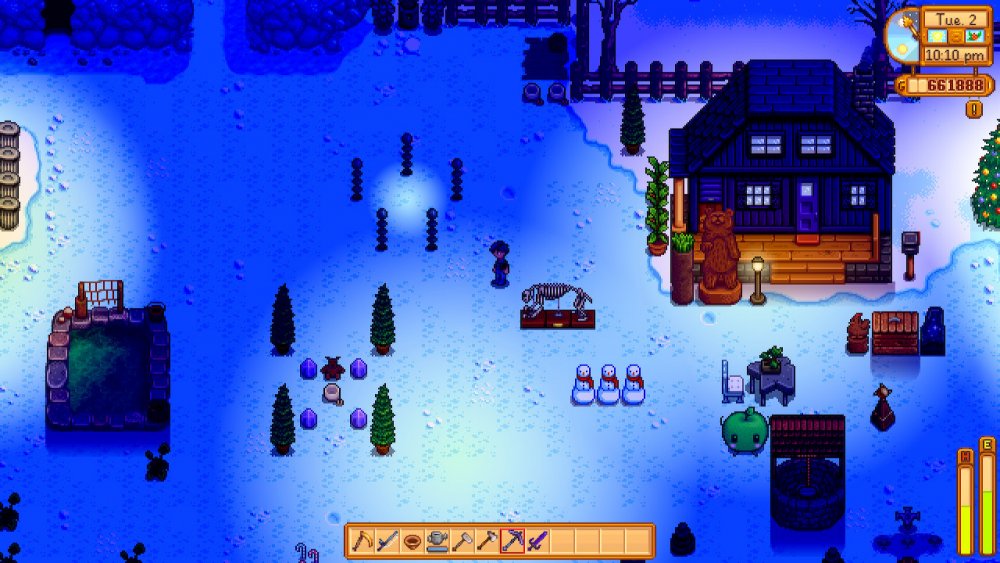Select the copper pan slot

point(412,541)
